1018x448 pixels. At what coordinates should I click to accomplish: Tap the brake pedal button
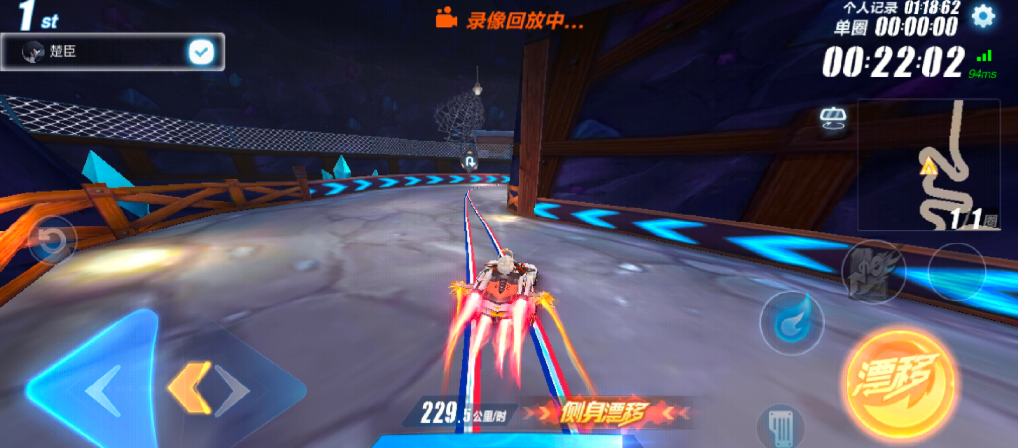point(779,427)
